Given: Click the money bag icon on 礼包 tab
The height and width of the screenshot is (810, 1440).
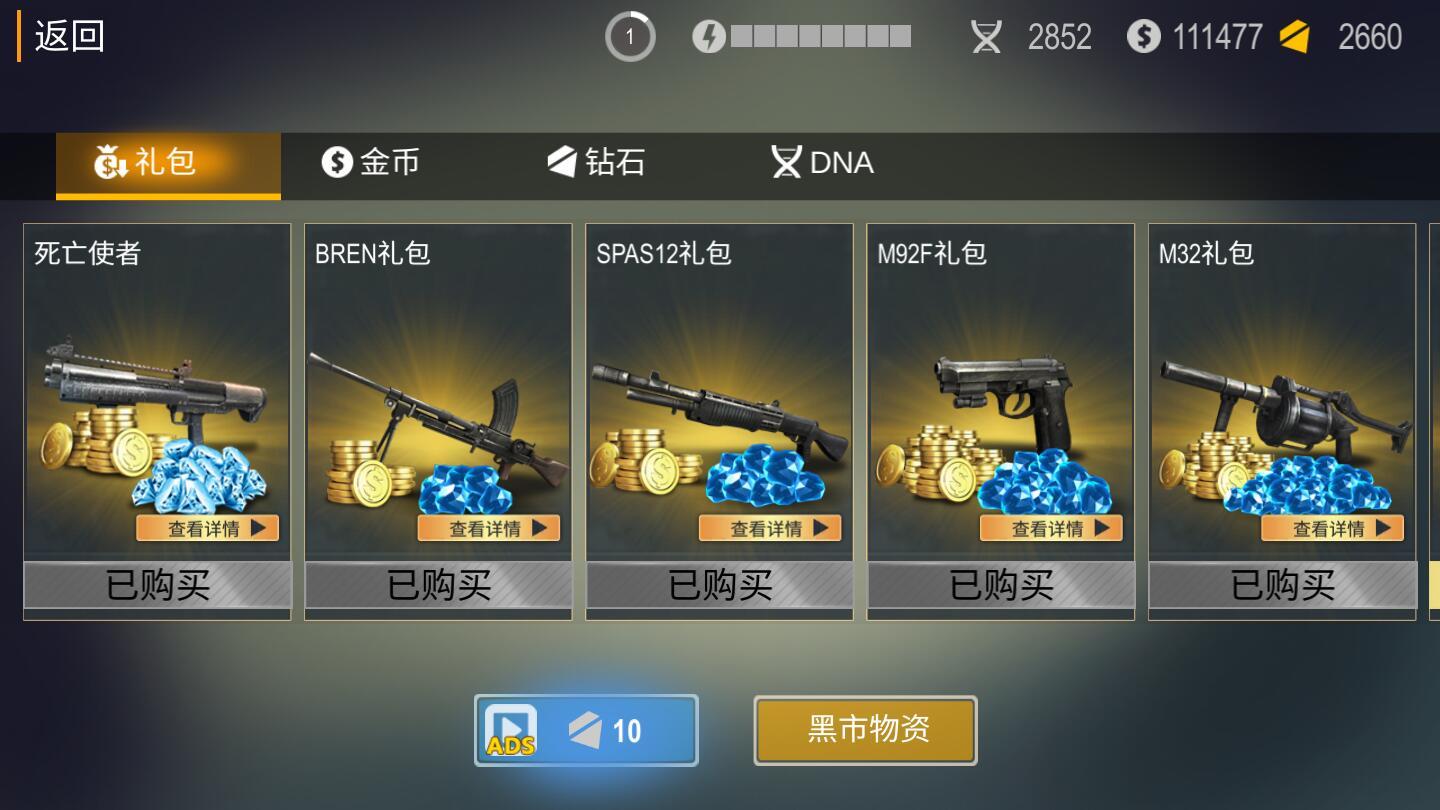Looking at the screenshot, I should click(x=108, y=163).
